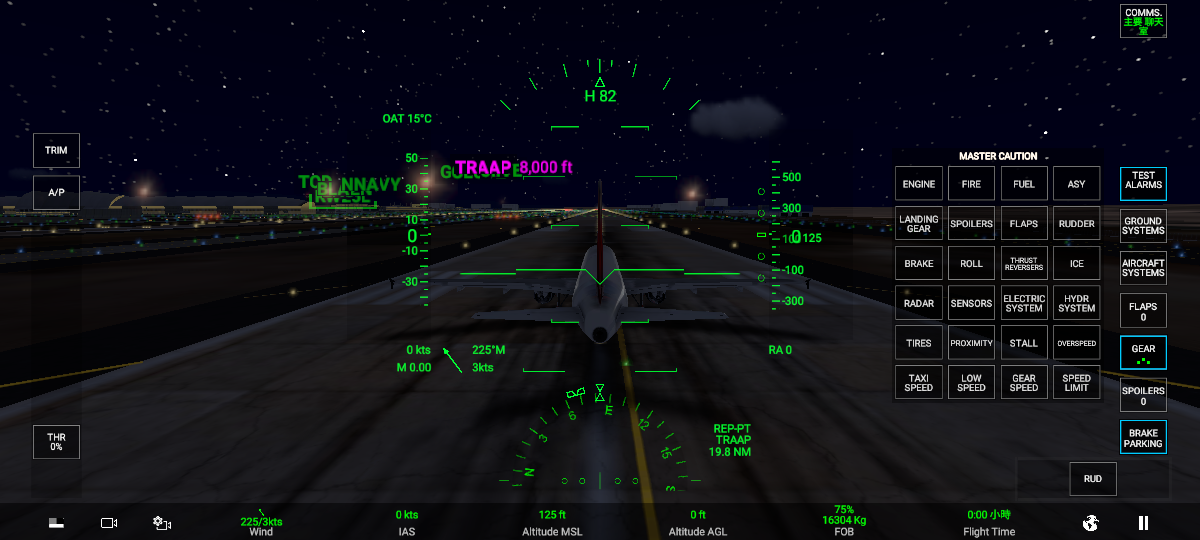Tap the ENGINE caution button
This screenshot has height=540, width=1200.
pos(918,184)
